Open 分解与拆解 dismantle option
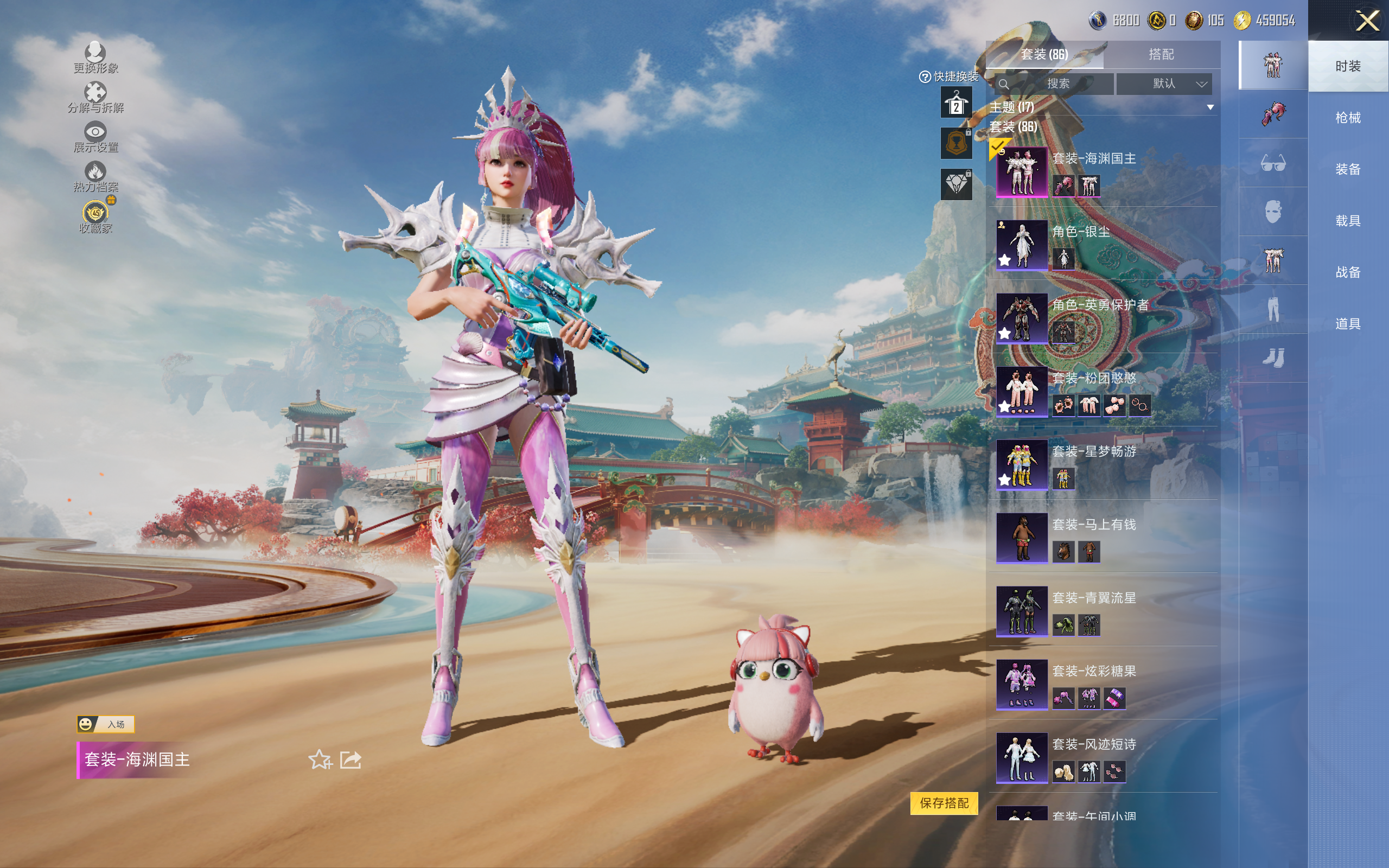This screenshot has height=868, width=1389. click(95, 98)
